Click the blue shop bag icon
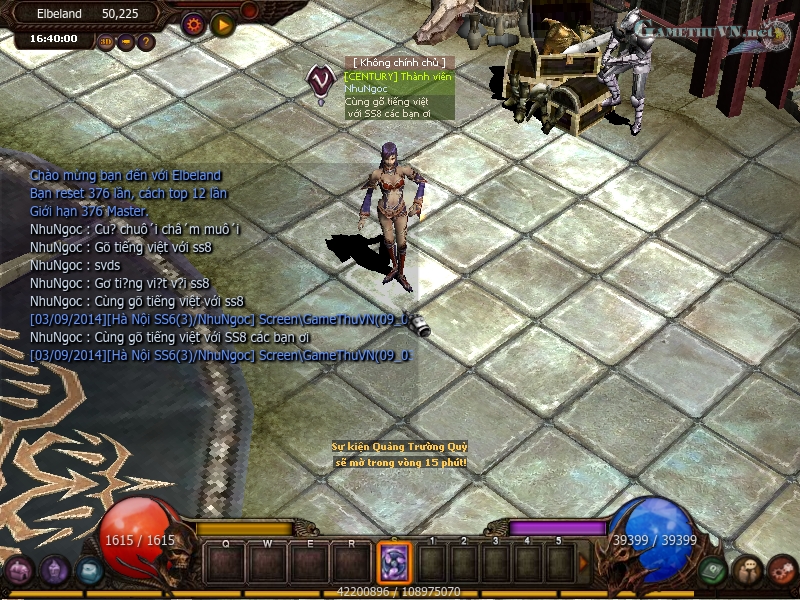This screenshot has height=600, width=800. tap(90, 571)
